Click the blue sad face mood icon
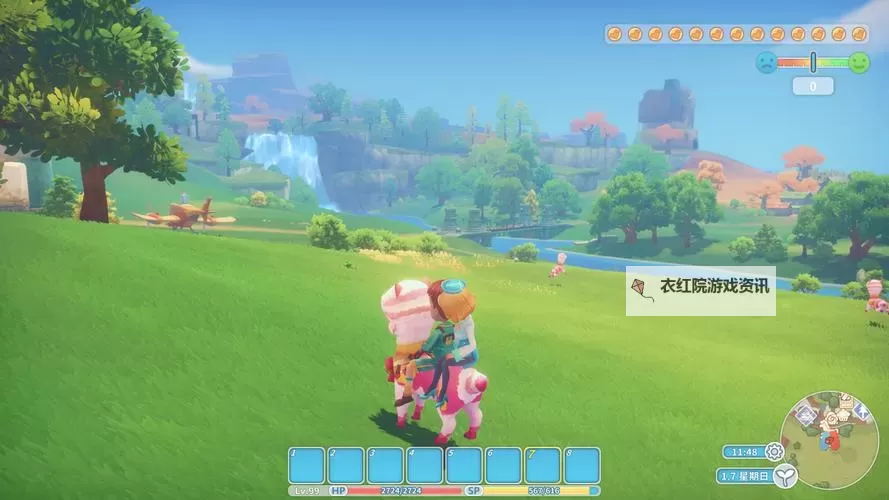Screen dimensions: 889x500 766,62
